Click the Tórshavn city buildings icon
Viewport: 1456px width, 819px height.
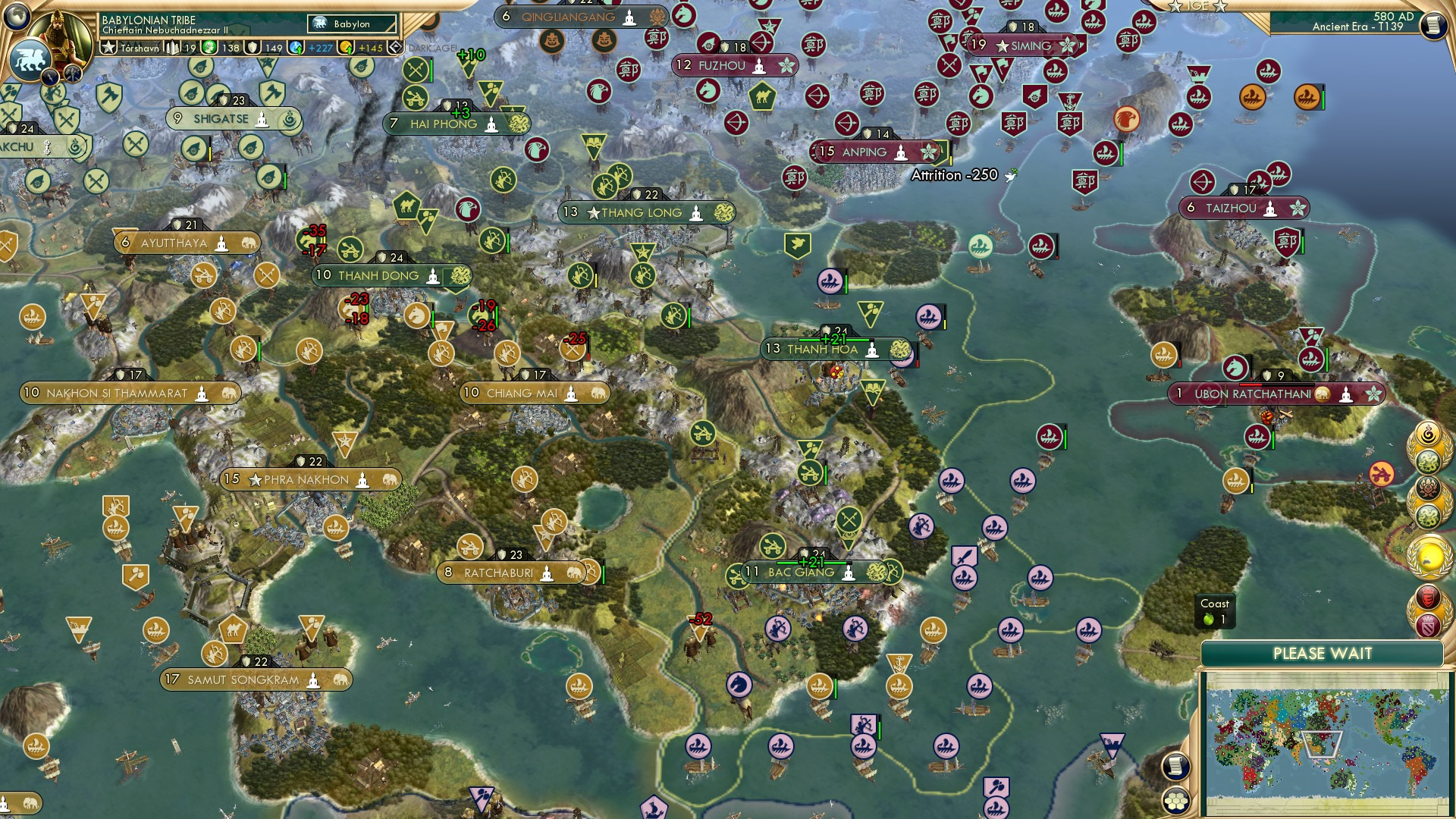click(172, 47)
